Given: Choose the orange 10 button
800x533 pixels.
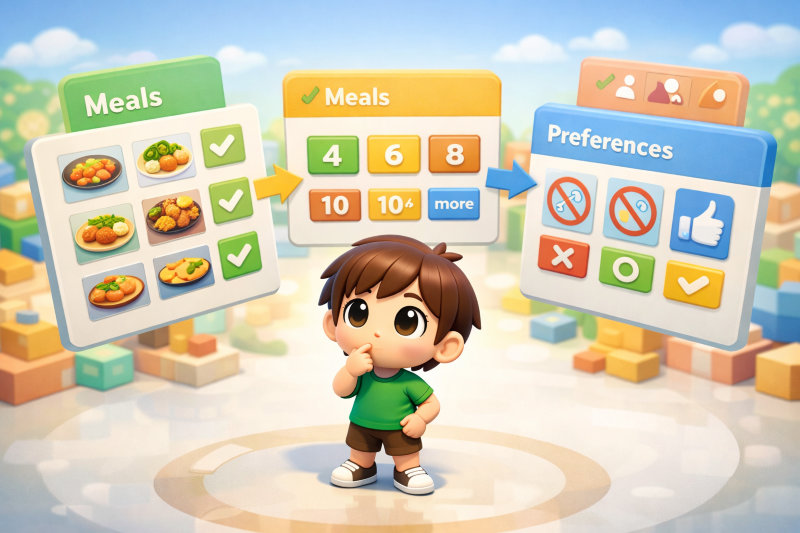Looking at the screenshot, I should 336,206.
